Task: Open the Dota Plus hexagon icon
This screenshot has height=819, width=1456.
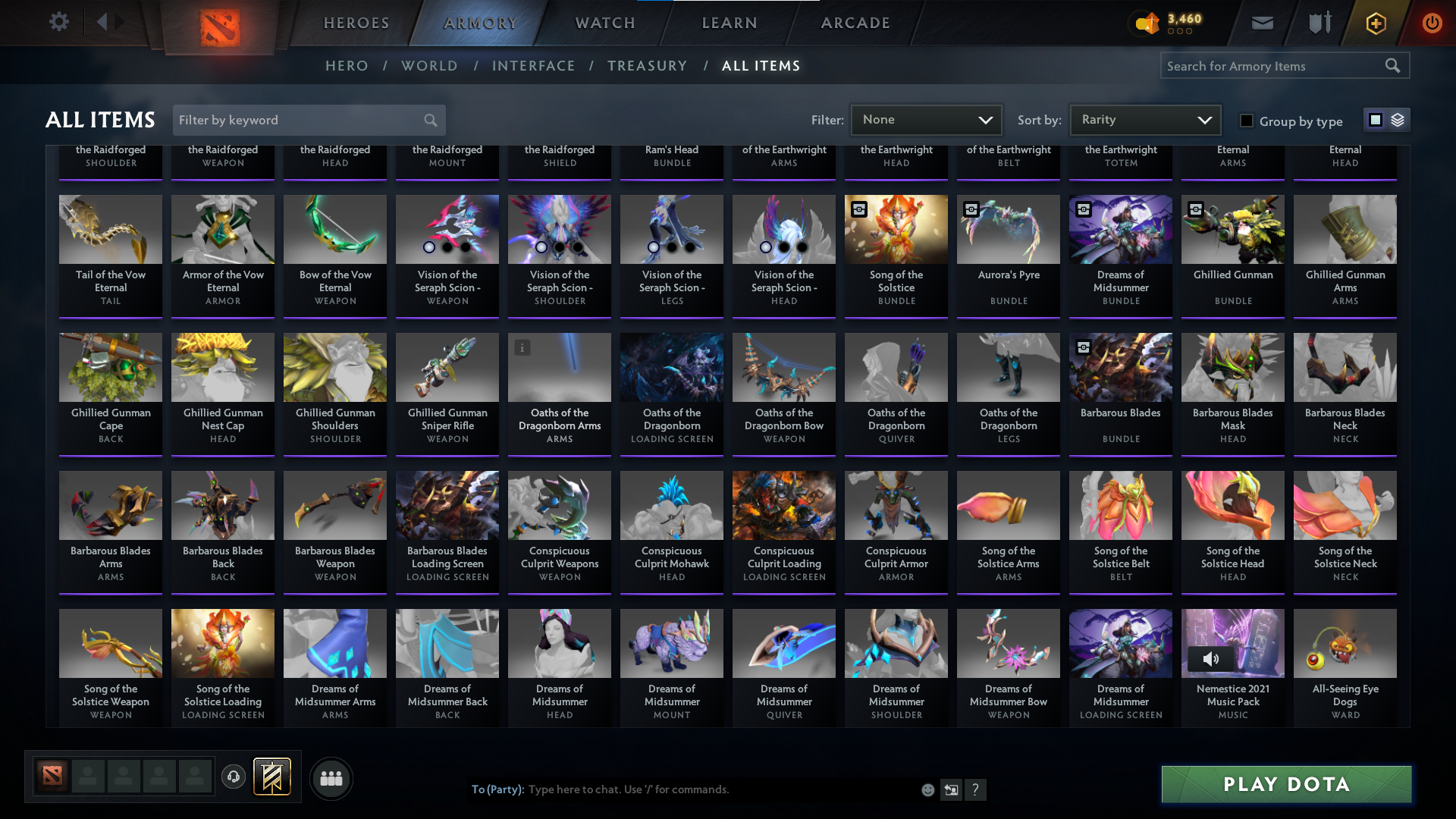Action: click(1375, 24)
